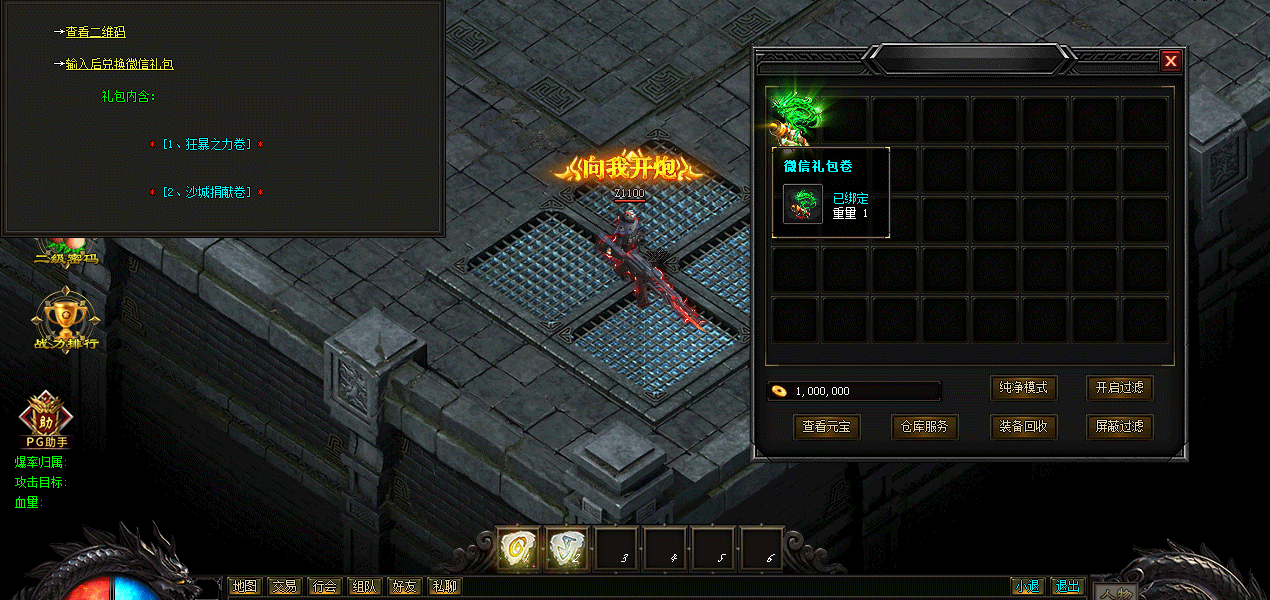Click the 退出 exit button

1068,587
